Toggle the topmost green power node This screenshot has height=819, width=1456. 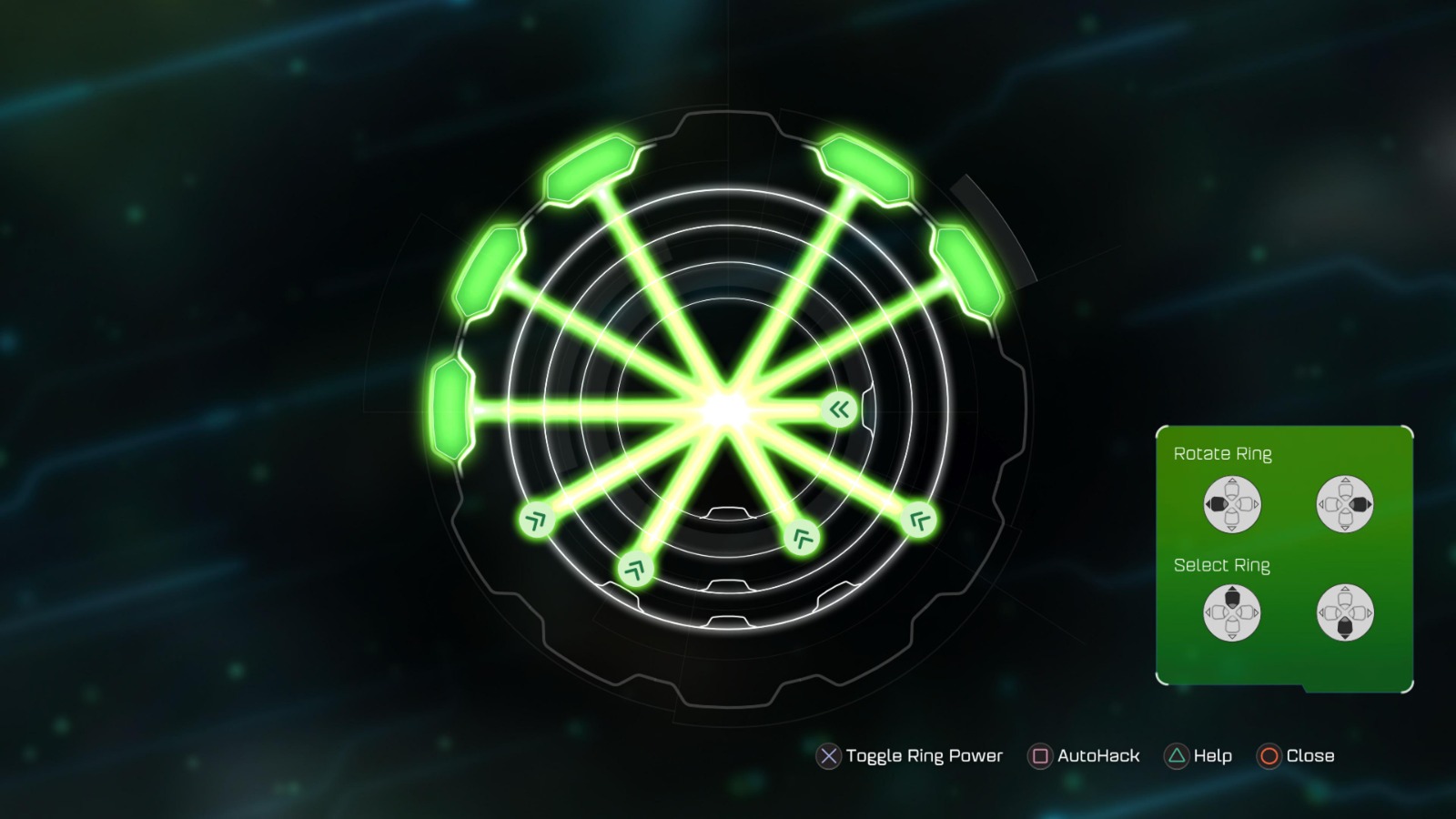click(590, 168)
